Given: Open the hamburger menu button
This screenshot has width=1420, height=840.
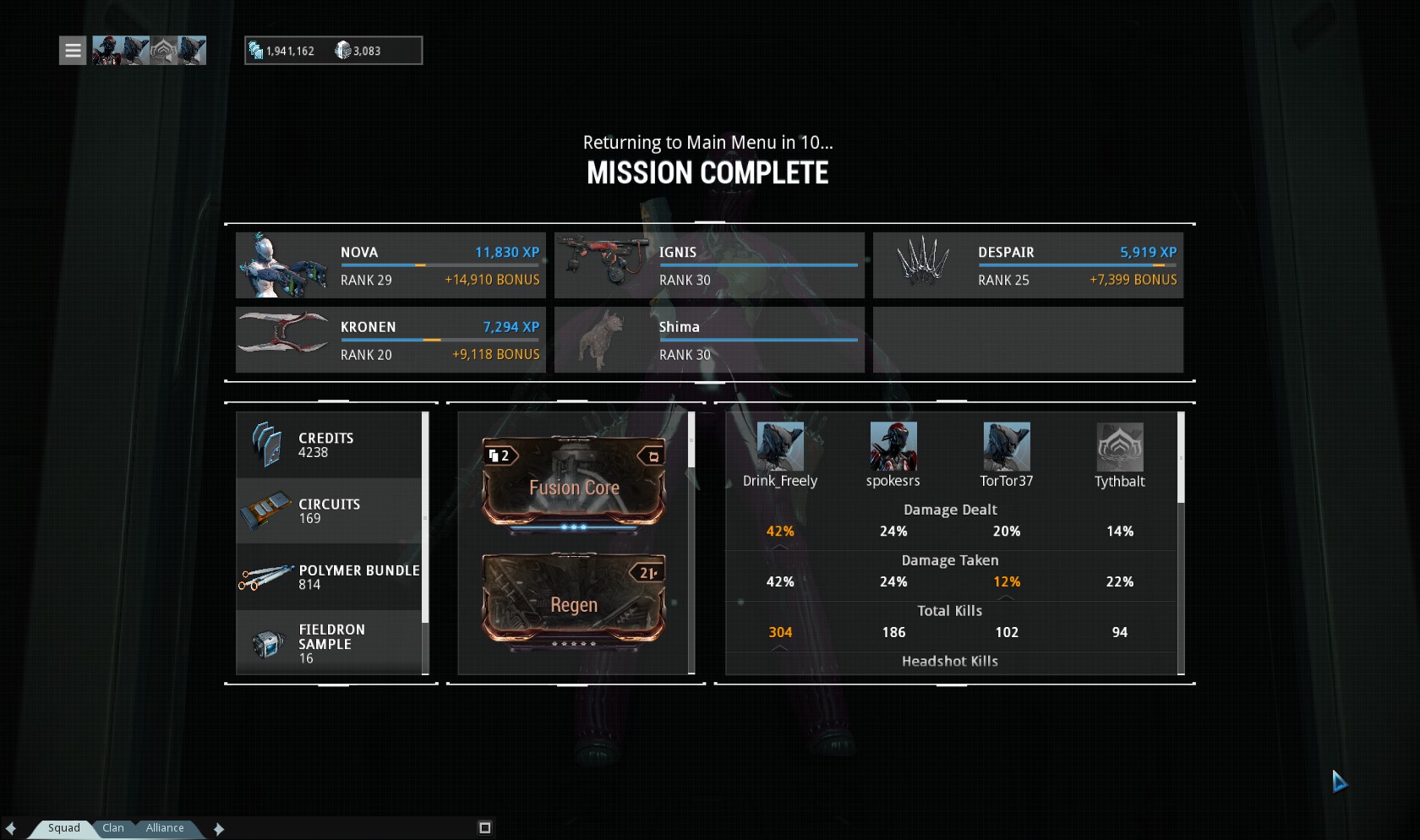Looking at the screenshot, I should [73, 51].
